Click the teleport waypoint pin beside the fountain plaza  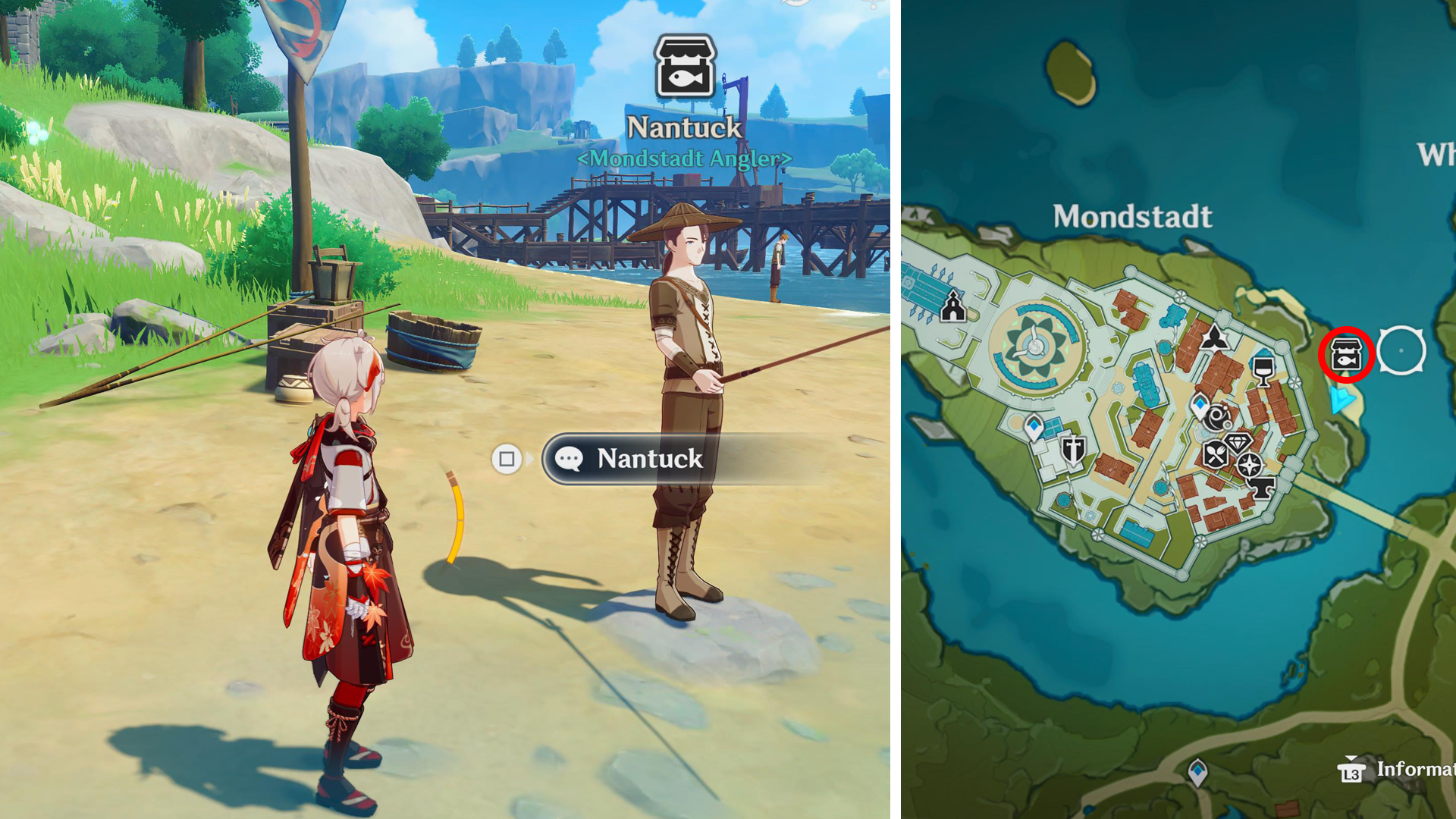click(x=1034, y=425)
